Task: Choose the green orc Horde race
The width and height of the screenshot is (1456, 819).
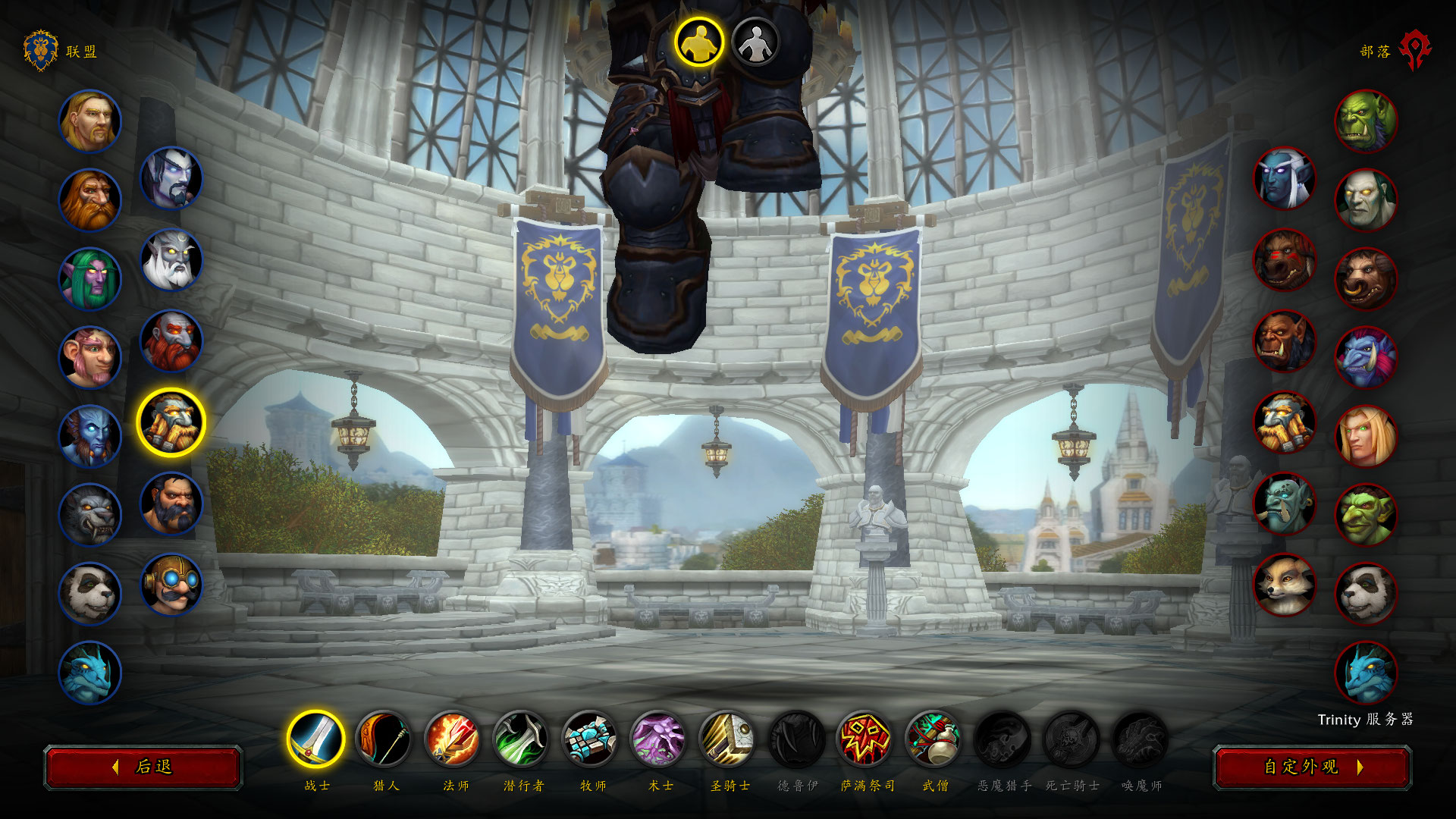Action: pyautogui.click(x=1366, y=121)
